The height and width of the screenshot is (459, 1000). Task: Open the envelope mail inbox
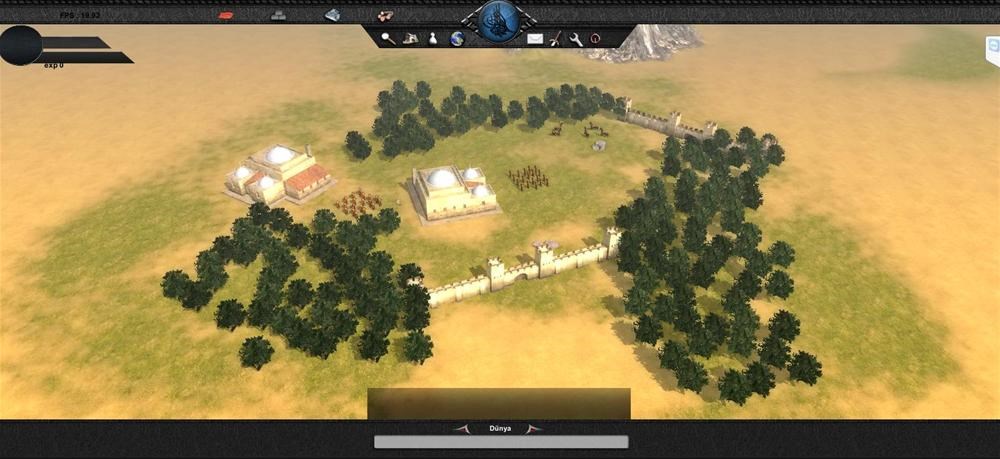click(x=535, y=38)
